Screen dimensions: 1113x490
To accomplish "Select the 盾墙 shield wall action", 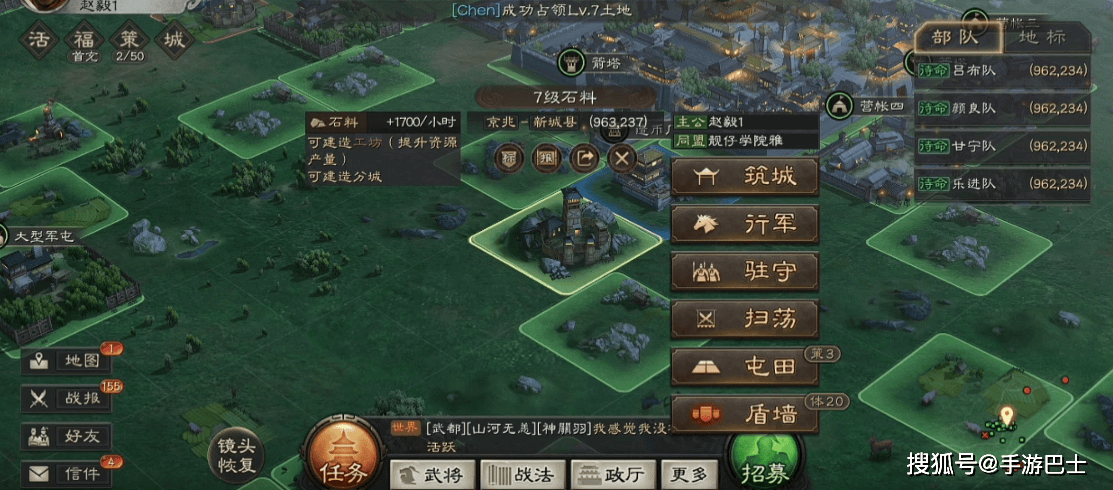I will (744, 414).
